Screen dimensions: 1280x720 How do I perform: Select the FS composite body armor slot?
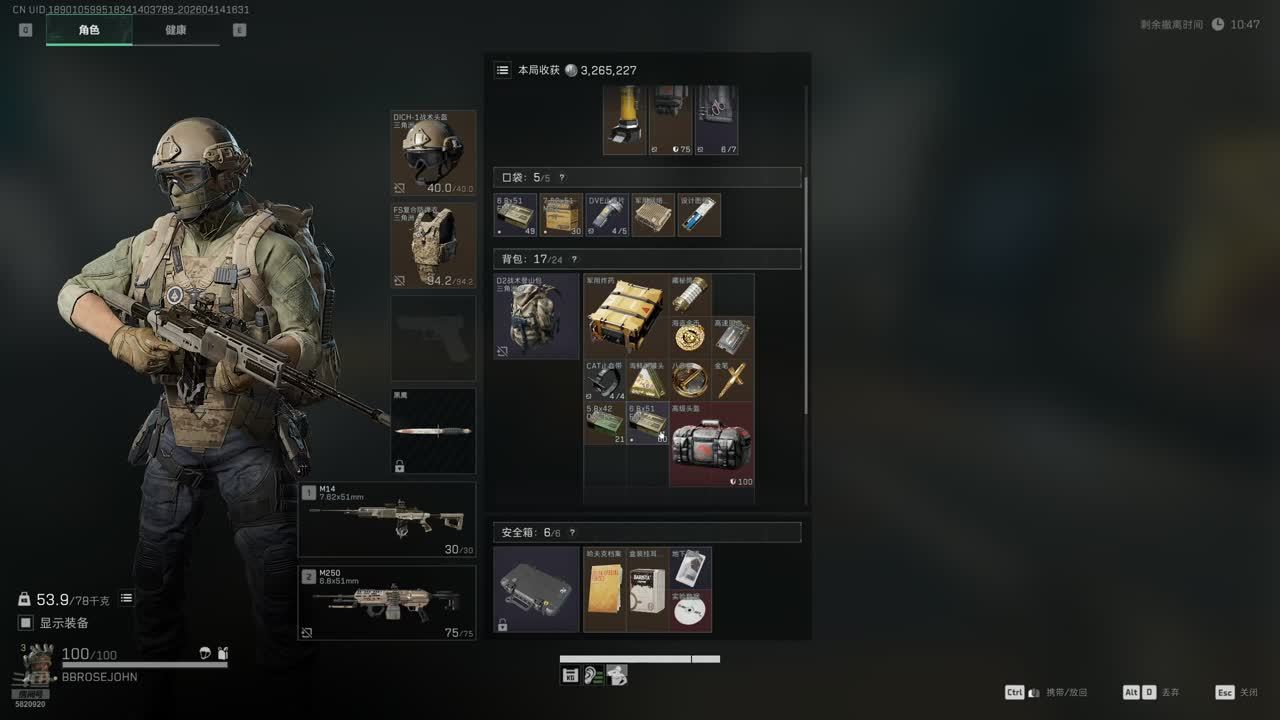point(433,245)
